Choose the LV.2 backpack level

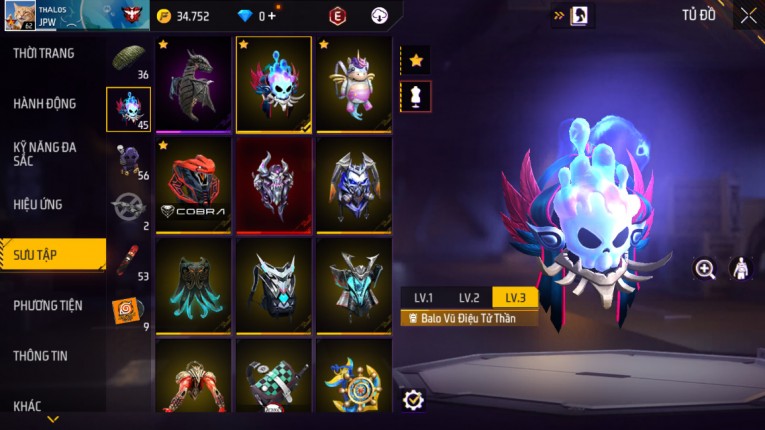pyautogui.click(x=469, y=298)
